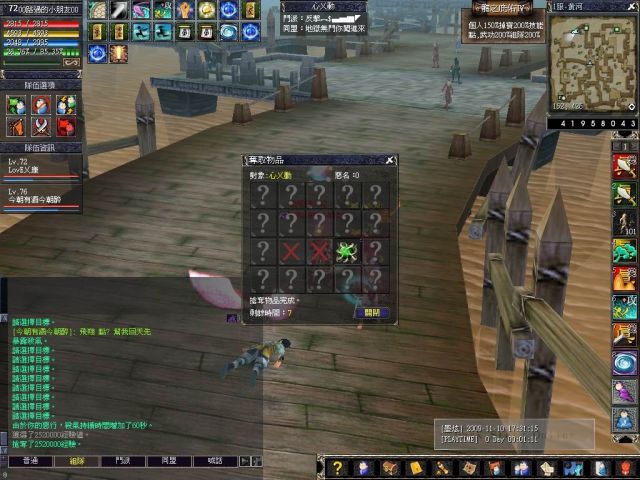Viewport: 640px width, 480px height.
Task: Switch to the 同盟 alliance chat tab
Action: [169, 461]
